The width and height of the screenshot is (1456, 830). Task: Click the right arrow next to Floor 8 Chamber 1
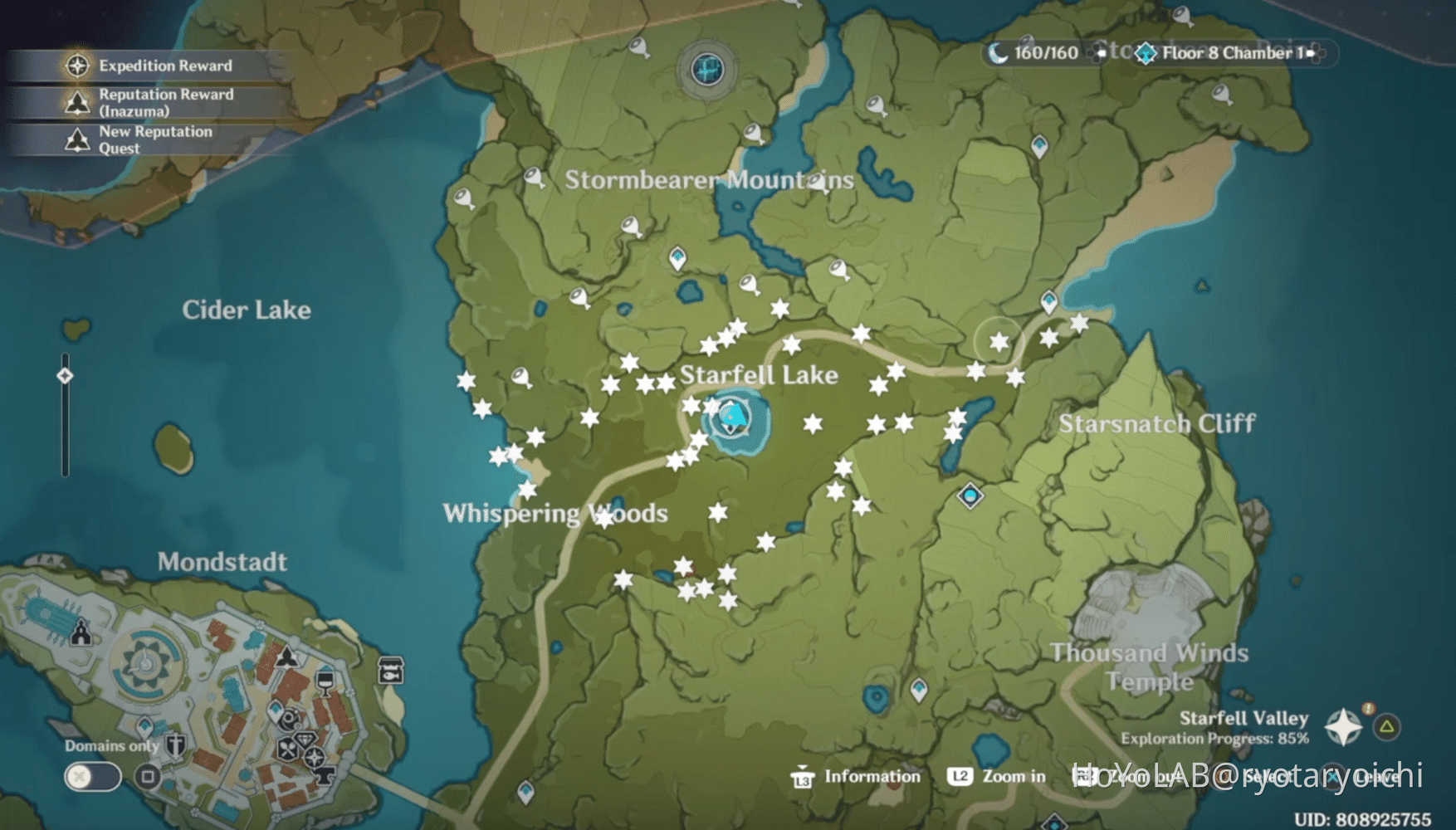[1311, 52]
